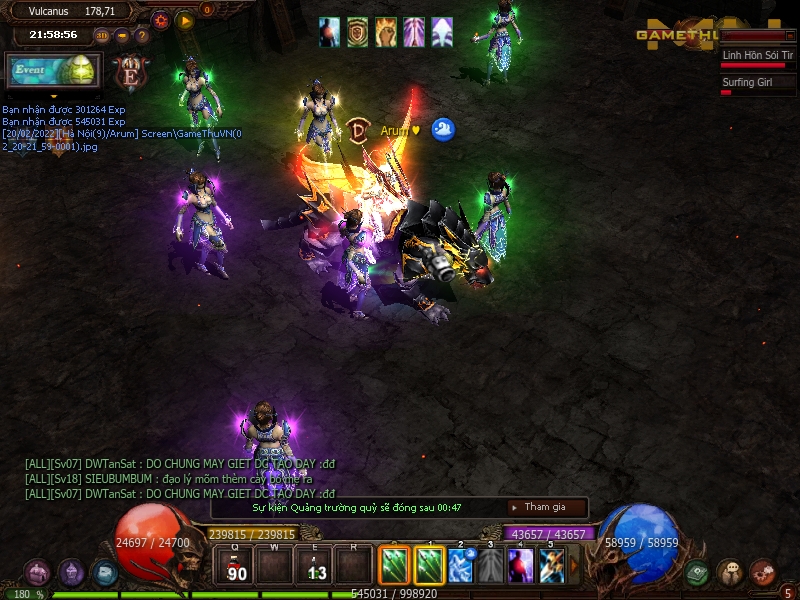Use the green potion in slot E
The height and width of the screenshot is (600, 800).
click(316, 567)
